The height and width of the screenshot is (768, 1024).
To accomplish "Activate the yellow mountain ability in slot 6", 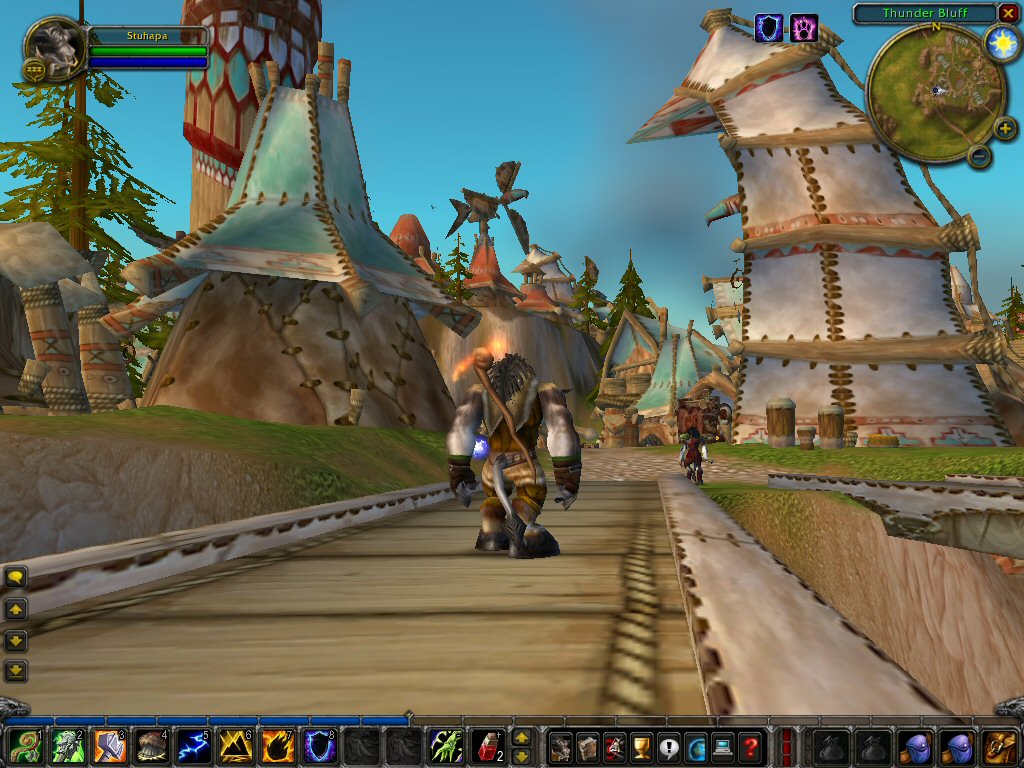I will tap(235, 747).
